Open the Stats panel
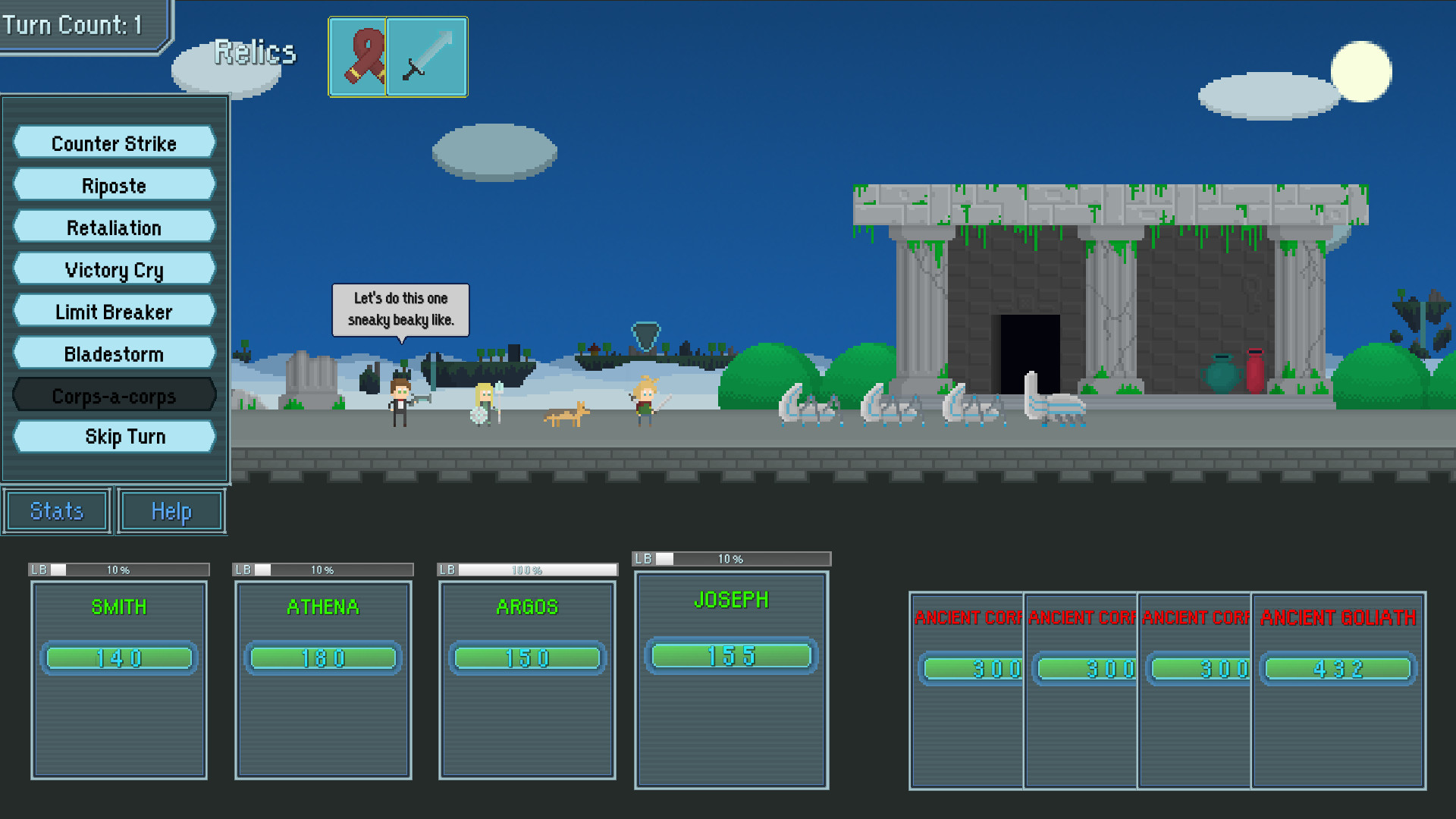Image resolution: width=1456 pixels, height=819 pixels. (x=55, y=510)
